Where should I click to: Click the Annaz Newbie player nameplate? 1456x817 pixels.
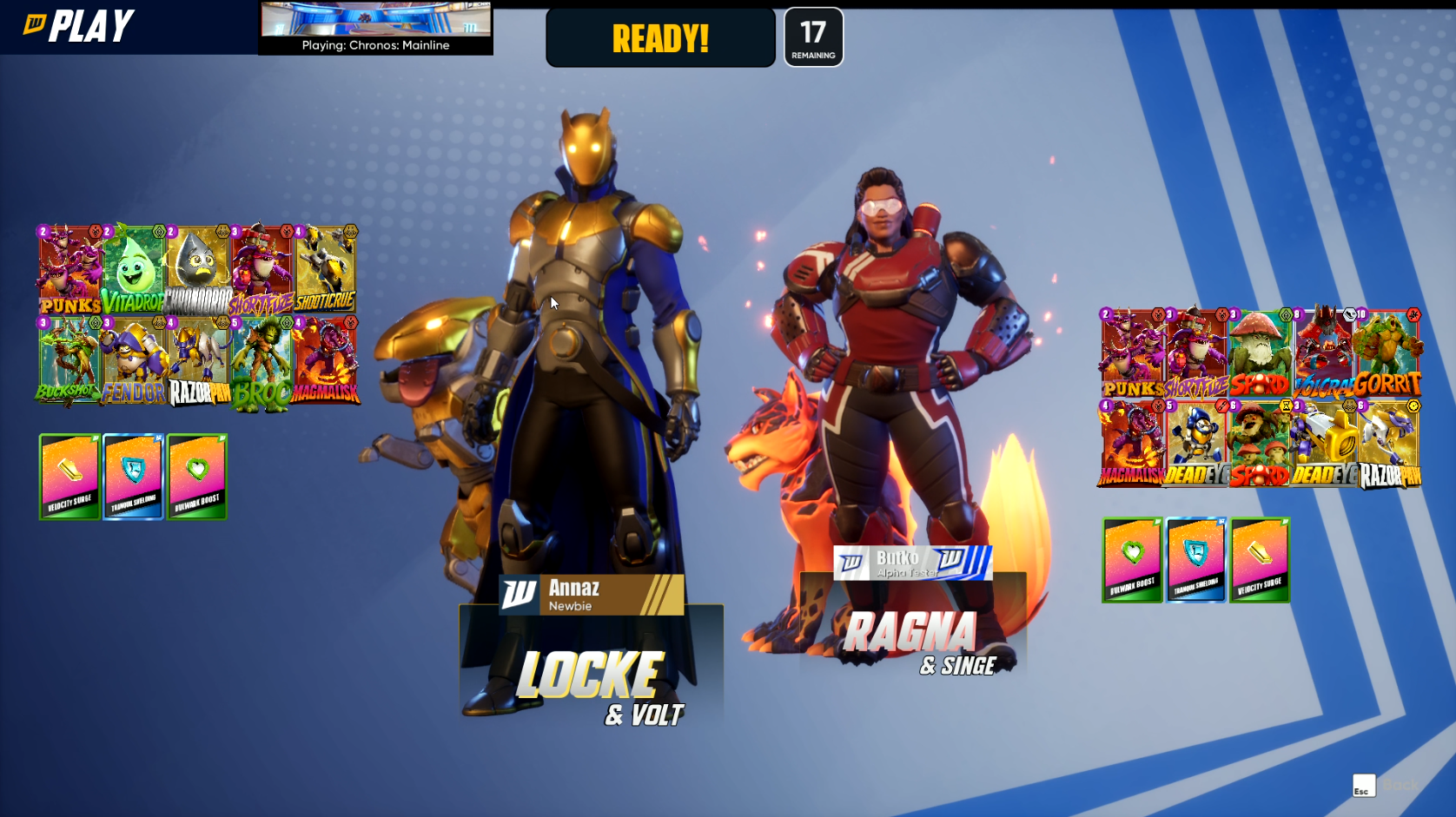click(x=592, y=595)
